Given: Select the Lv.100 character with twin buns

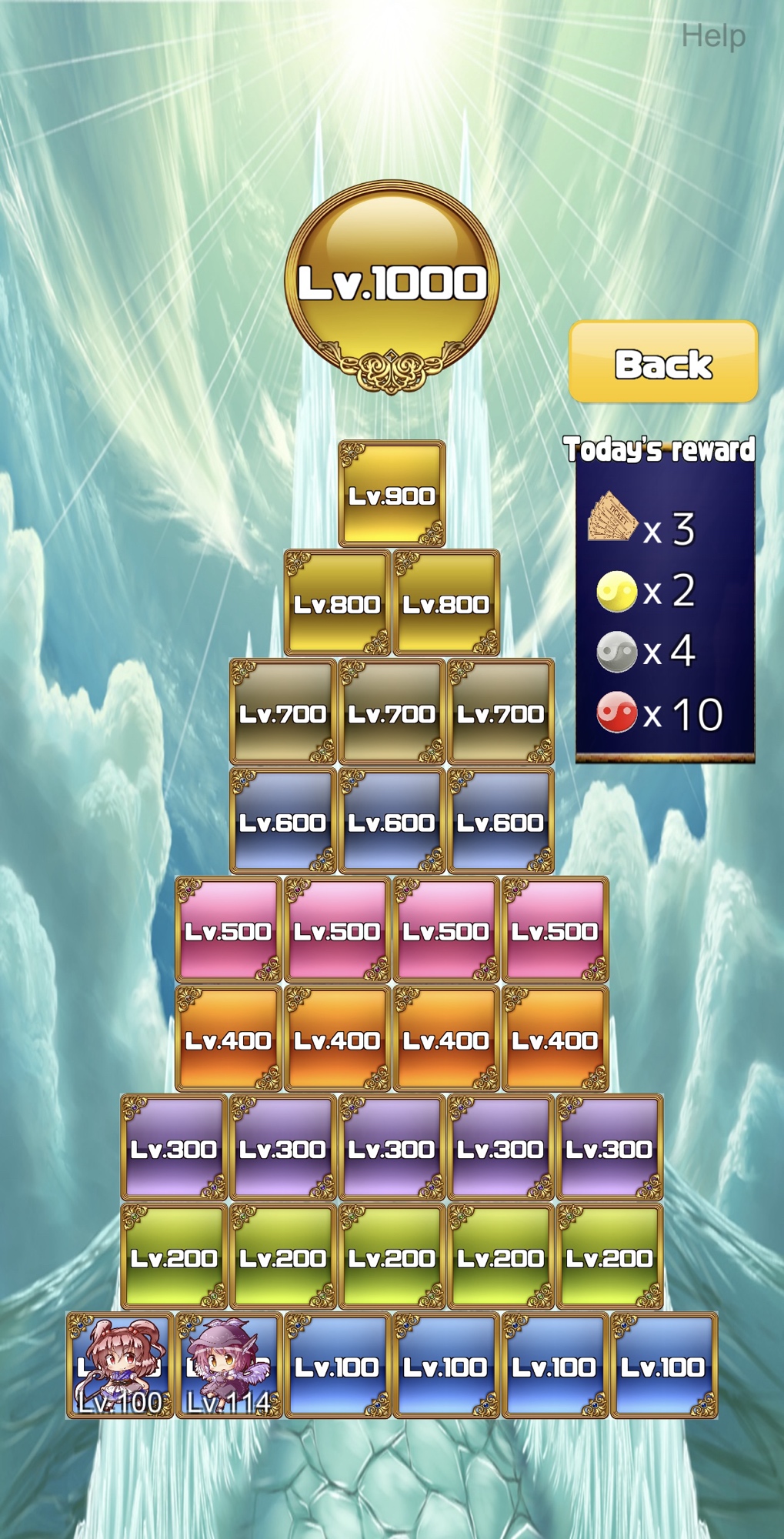Looking at the screenshot, I should 120,1366.
